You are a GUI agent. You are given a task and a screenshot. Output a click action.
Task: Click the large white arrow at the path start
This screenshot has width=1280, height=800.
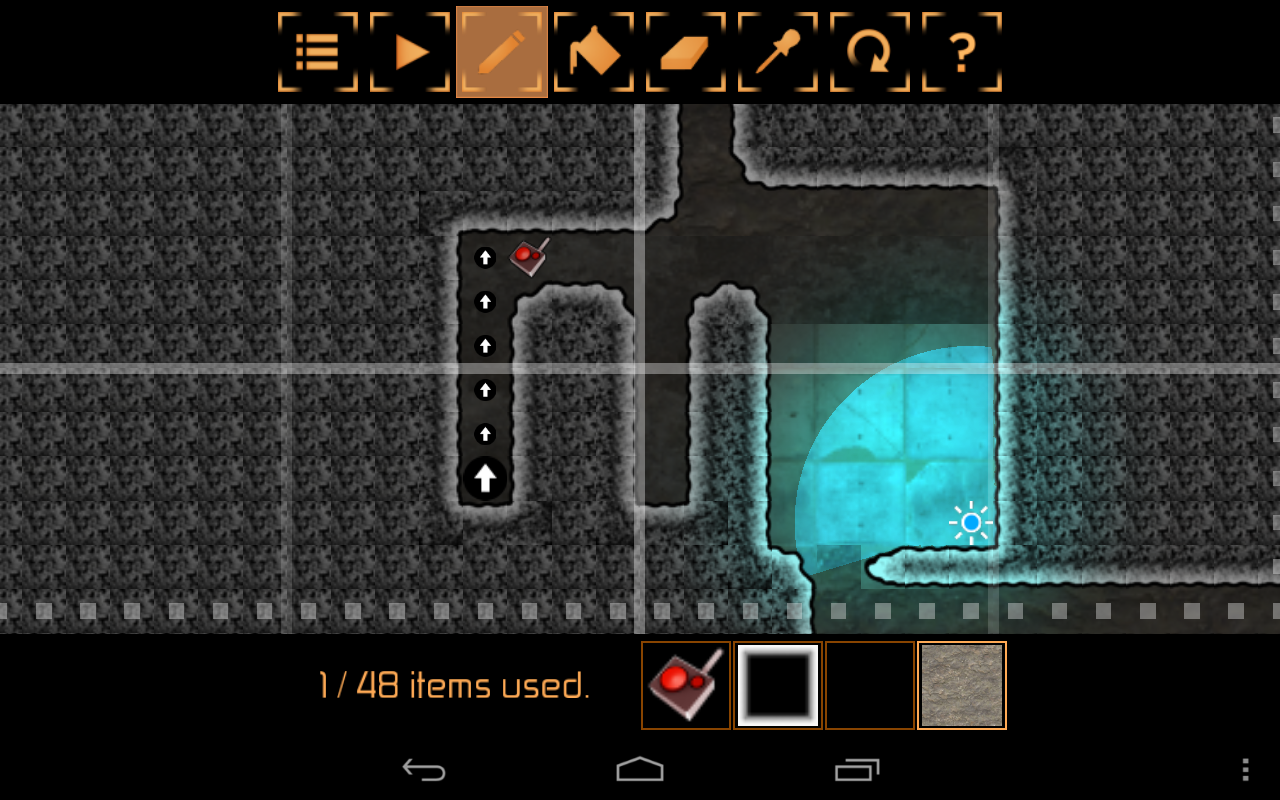click(x=485, y=478)
